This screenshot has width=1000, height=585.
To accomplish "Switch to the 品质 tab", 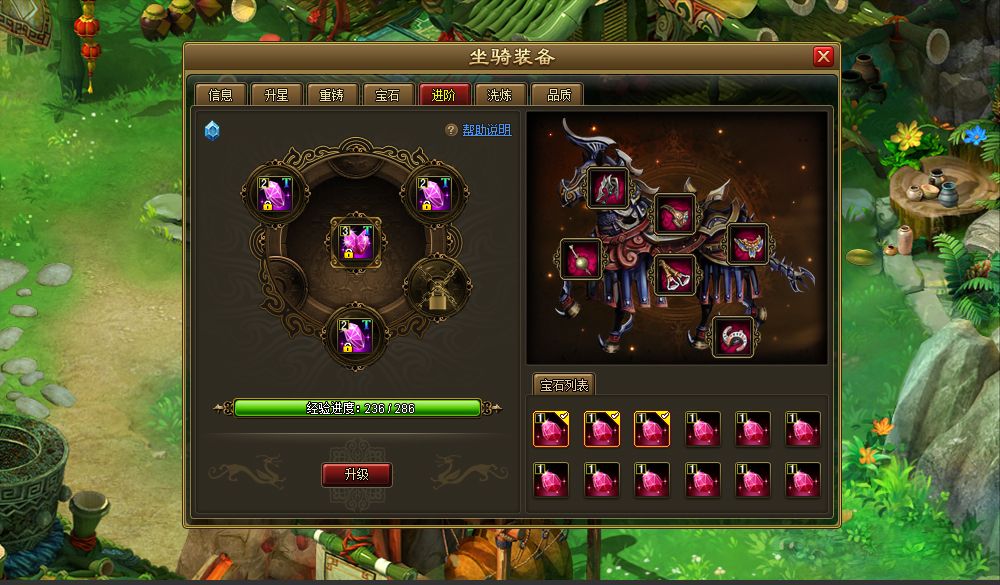I will tap(557, 95).
